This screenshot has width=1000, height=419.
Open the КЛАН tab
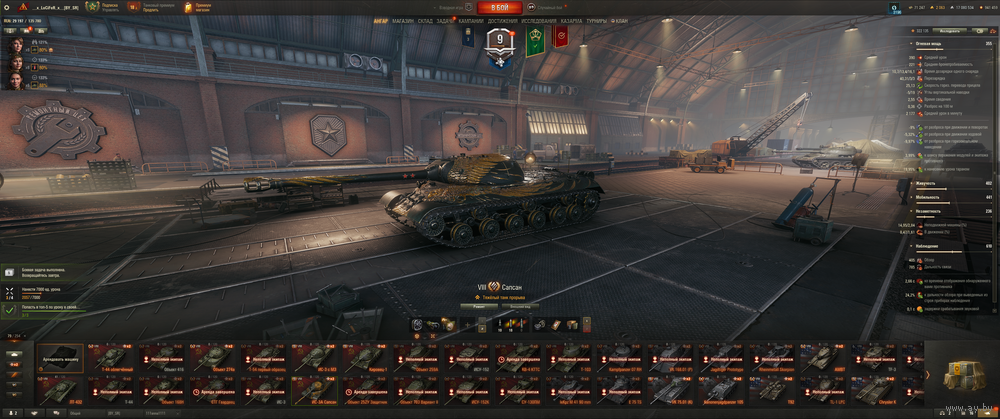pos(620,20)
